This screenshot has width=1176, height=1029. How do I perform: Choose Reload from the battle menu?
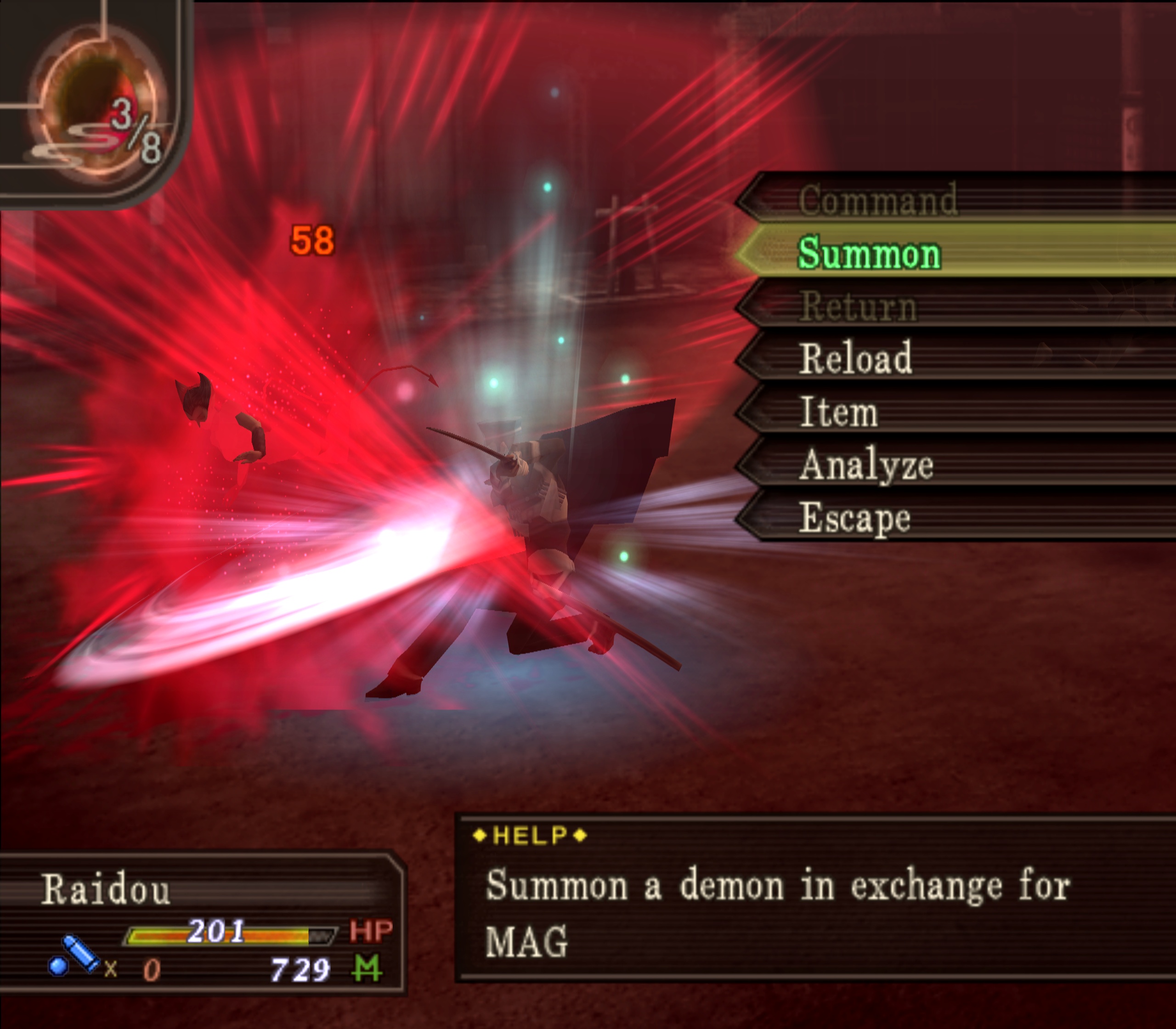855,358
